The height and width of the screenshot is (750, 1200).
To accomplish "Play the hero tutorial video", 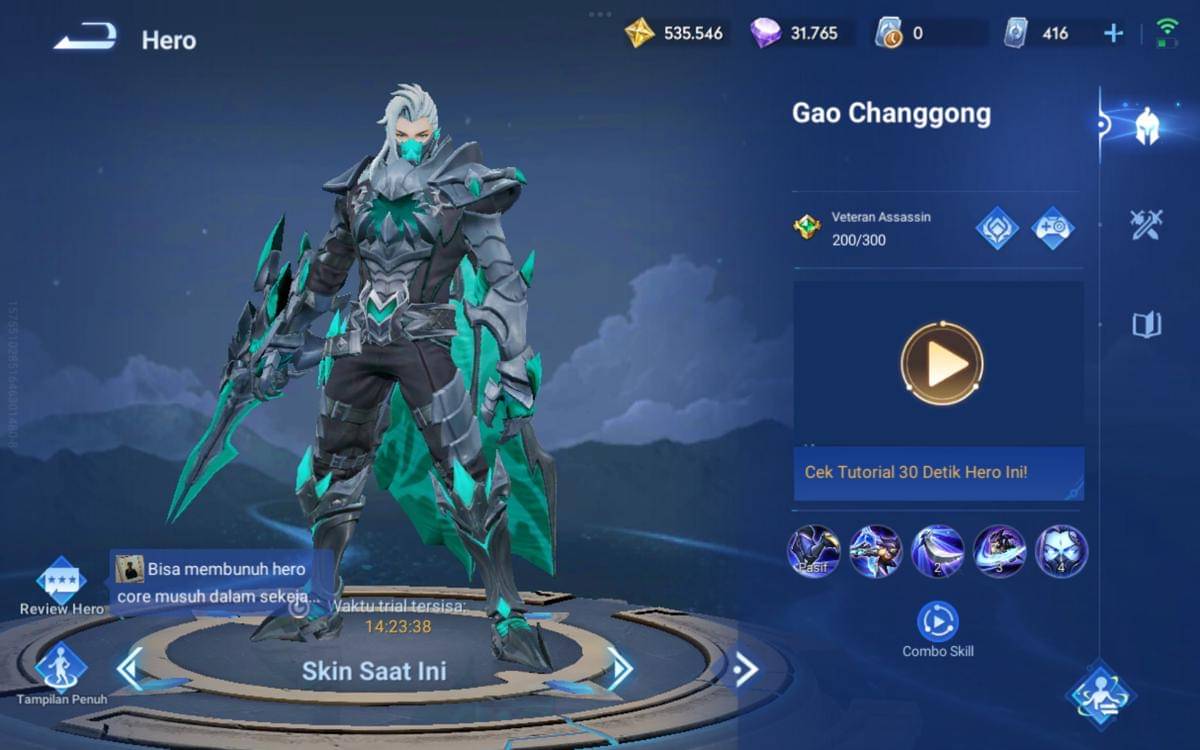I will click(x=941, y=364).
